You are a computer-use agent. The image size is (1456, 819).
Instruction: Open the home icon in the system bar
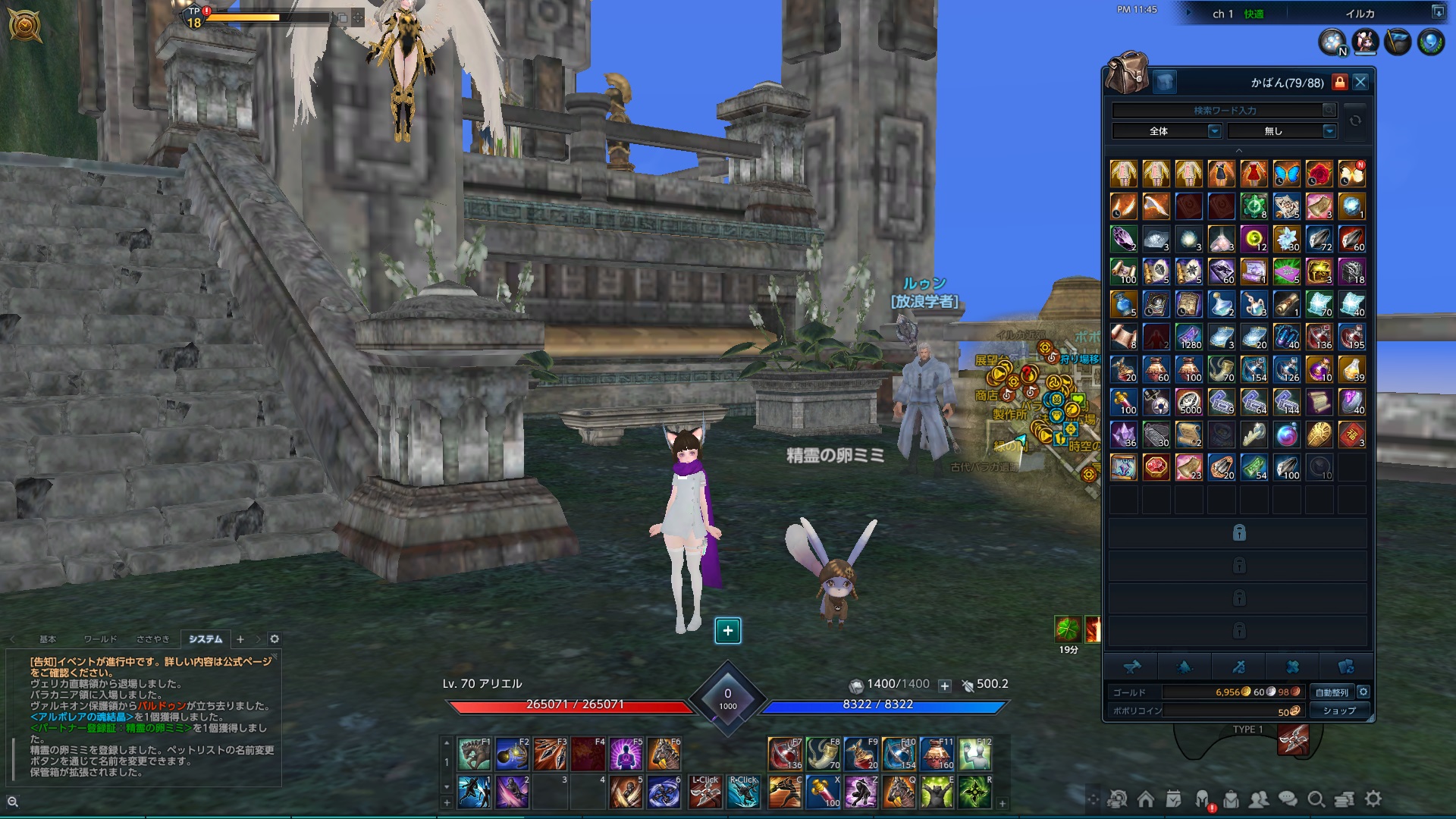click(x=1146, y=798)
